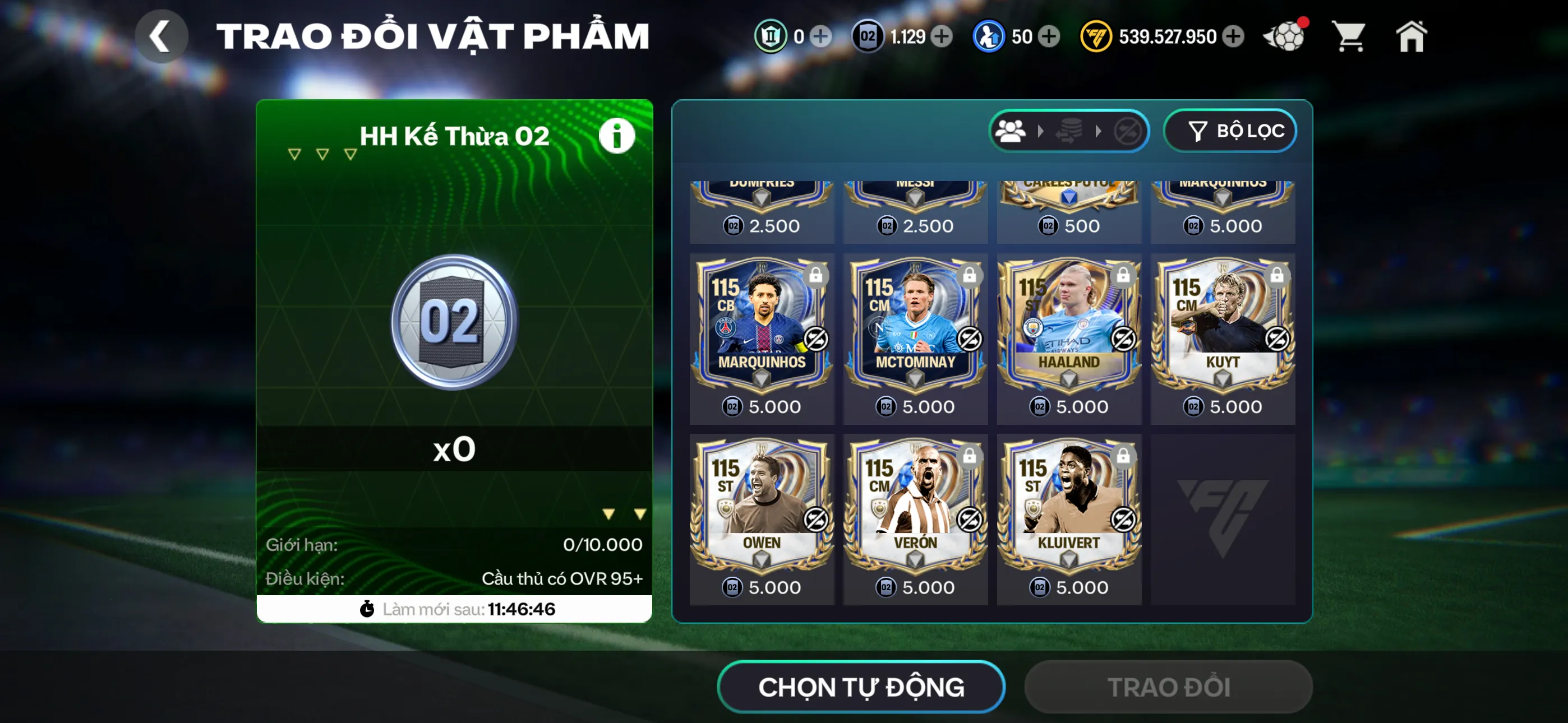Select the player group filter icon
This screenshot has height=723, width=1568.
(1011, 129)
